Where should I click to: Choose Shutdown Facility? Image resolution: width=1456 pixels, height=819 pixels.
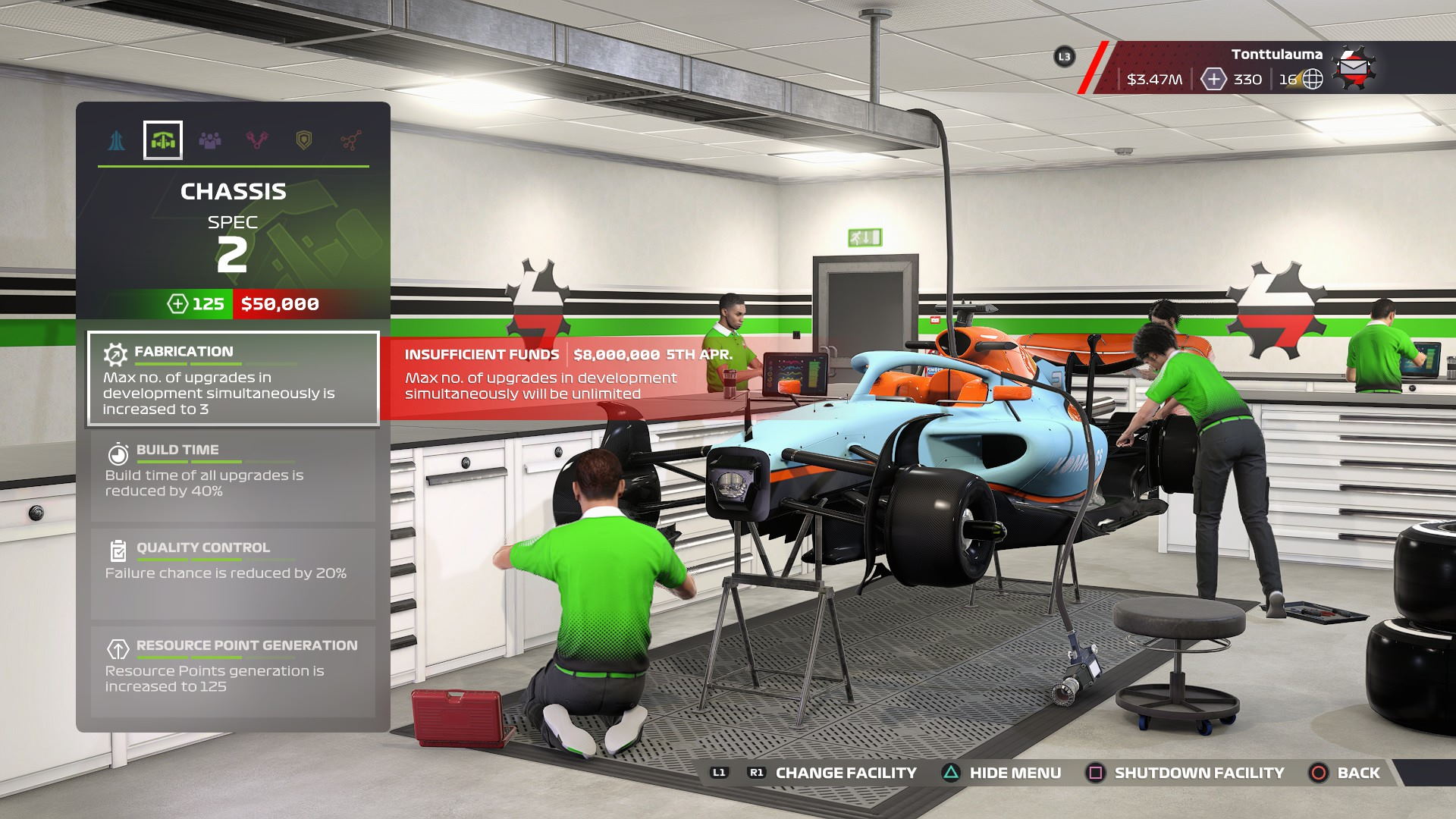click(1198, 773)
